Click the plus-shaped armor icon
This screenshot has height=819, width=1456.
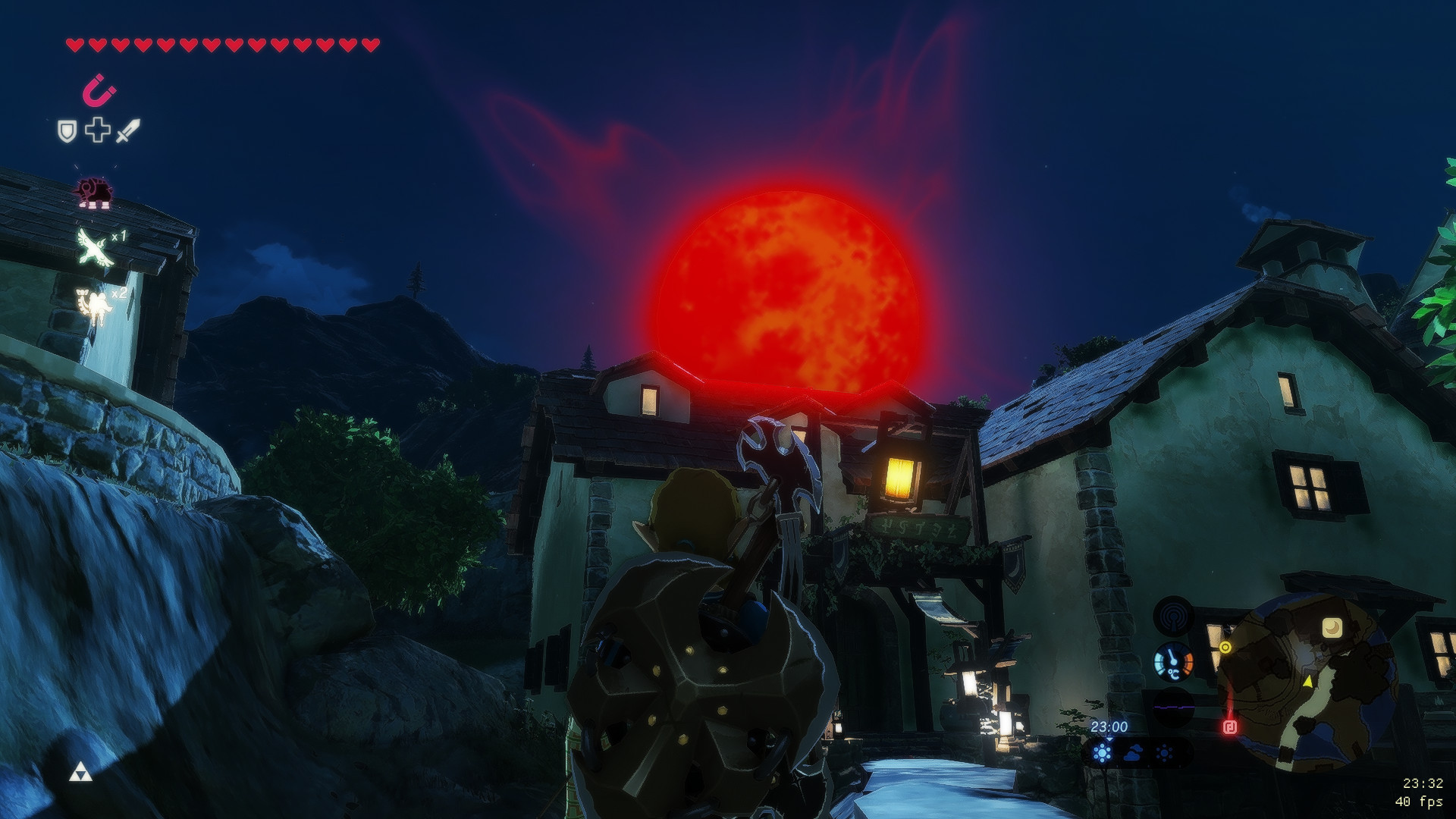tap(97, 130)
